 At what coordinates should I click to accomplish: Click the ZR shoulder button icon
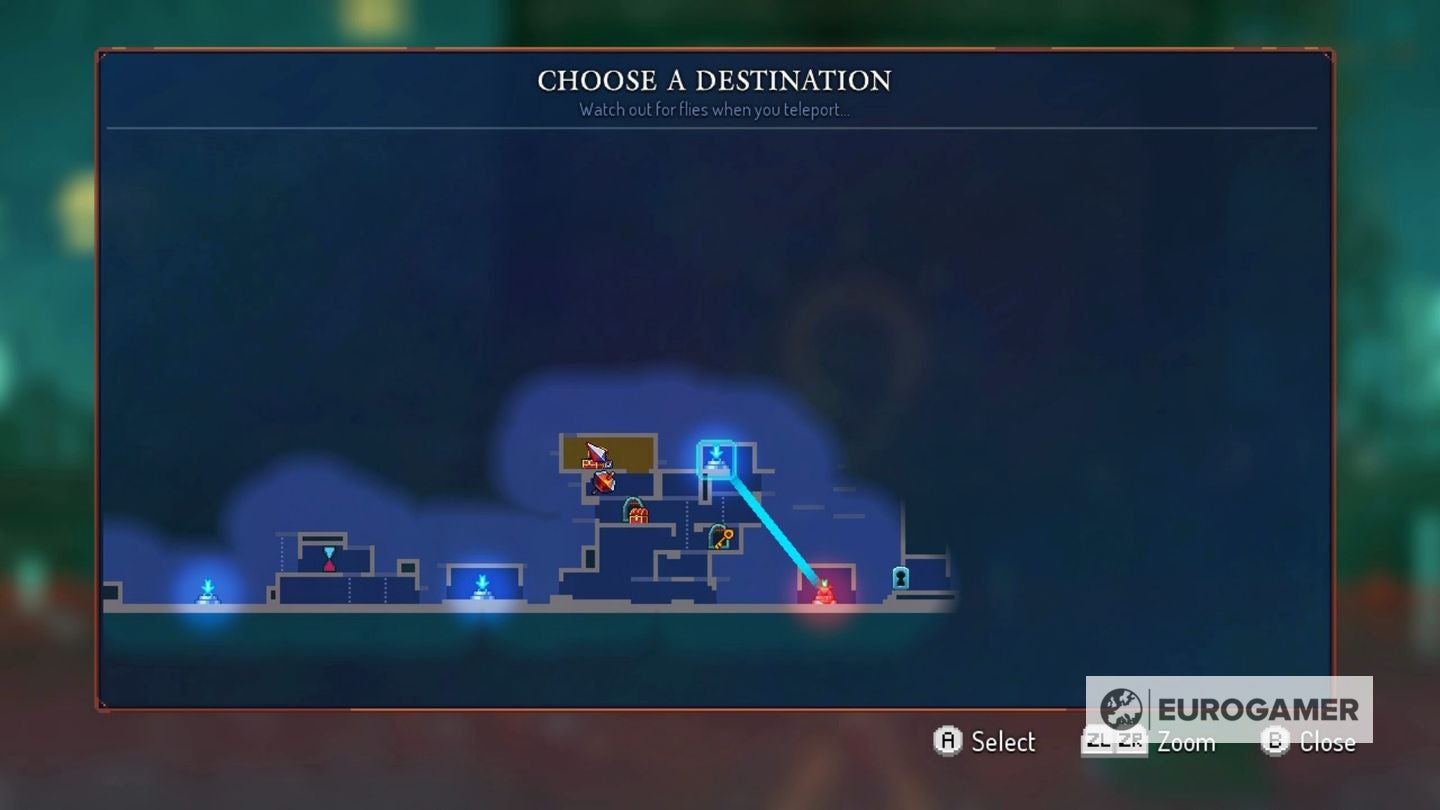coord(1132,742)
